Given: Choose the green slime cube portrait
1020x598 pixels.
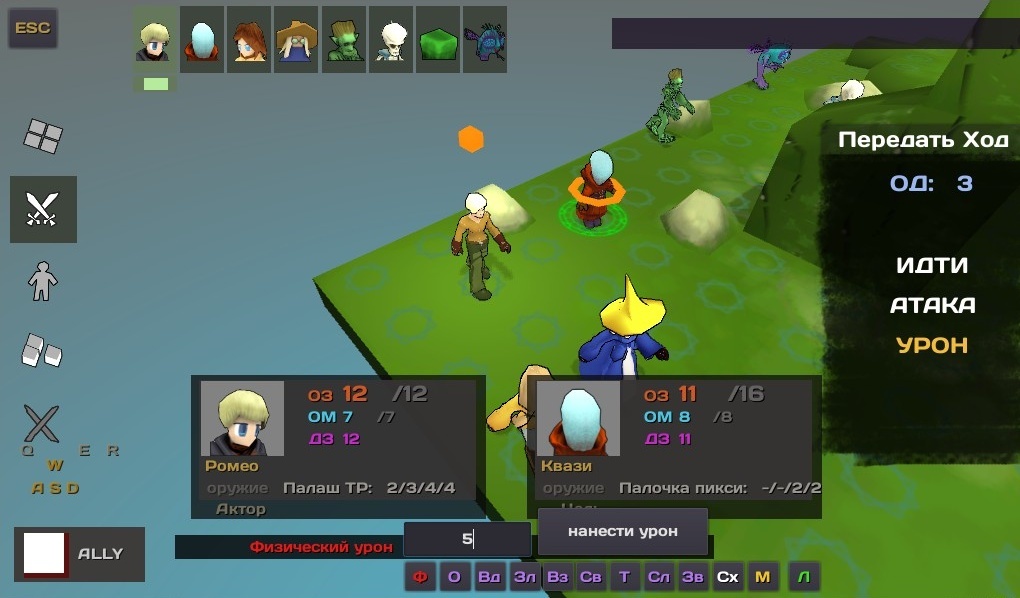Looking at the screenshot, I should click(x=438, y=39).
